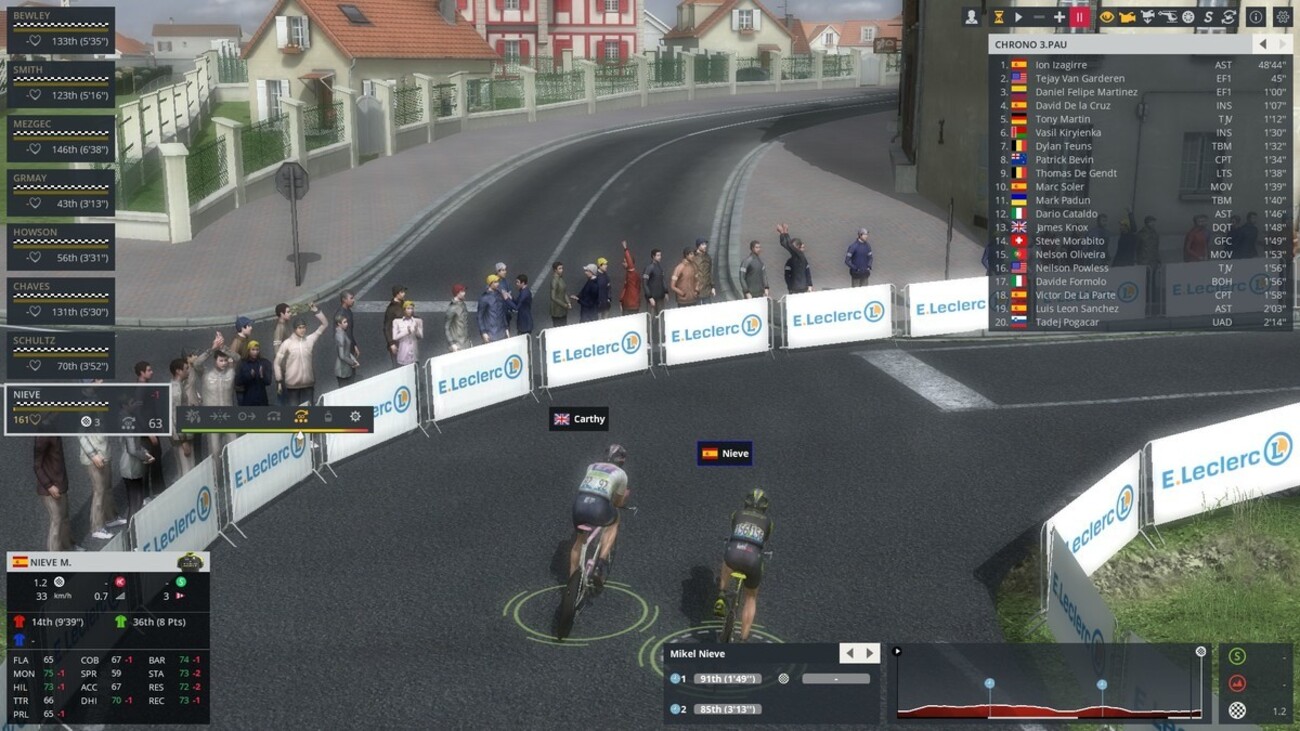The height and width of the screenshot is (731, 1300).
Task: Go to next rider in Mikel Nieve panel
Action: (870, 654)
